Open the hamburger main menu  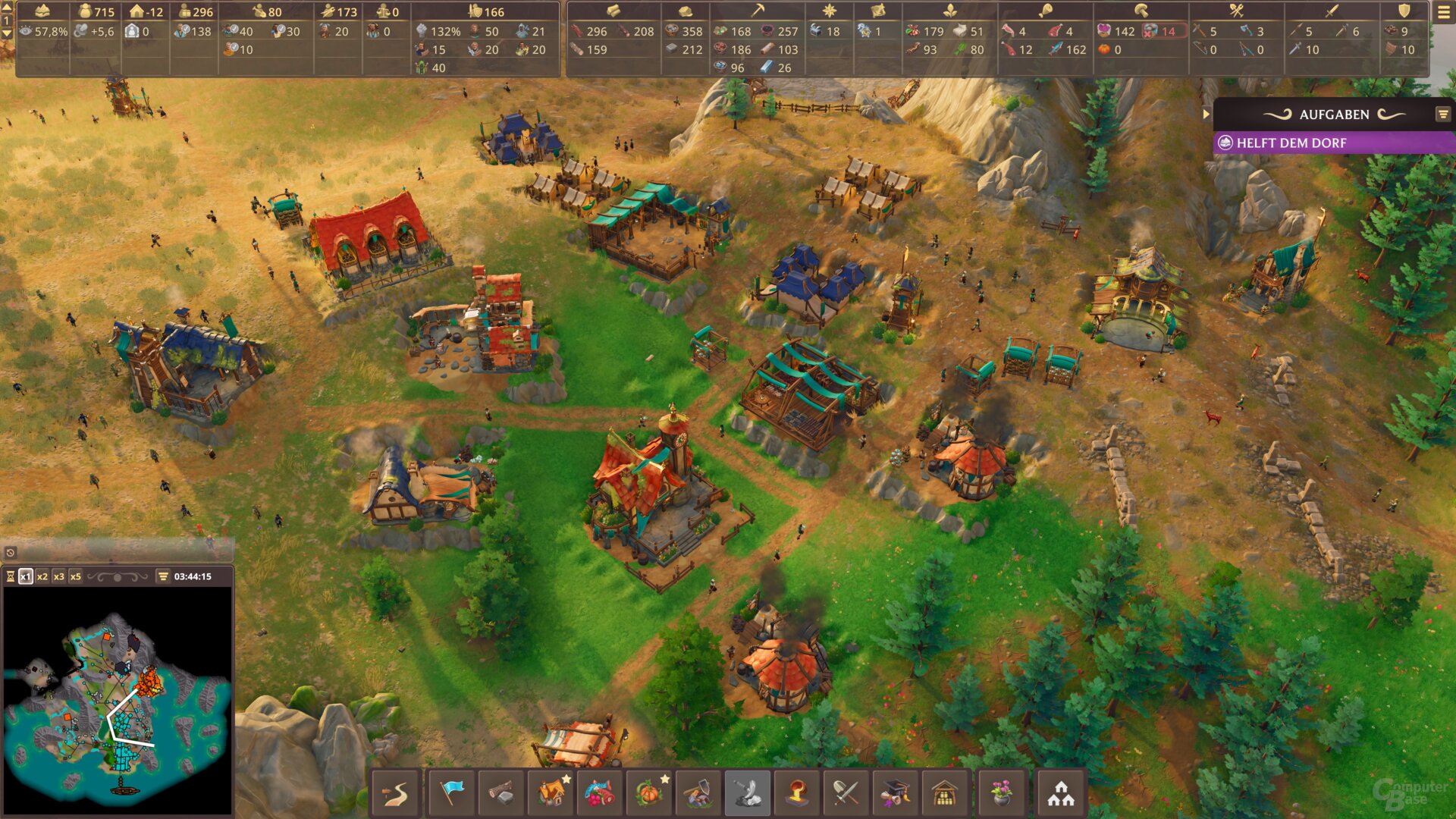point(1443,12)
